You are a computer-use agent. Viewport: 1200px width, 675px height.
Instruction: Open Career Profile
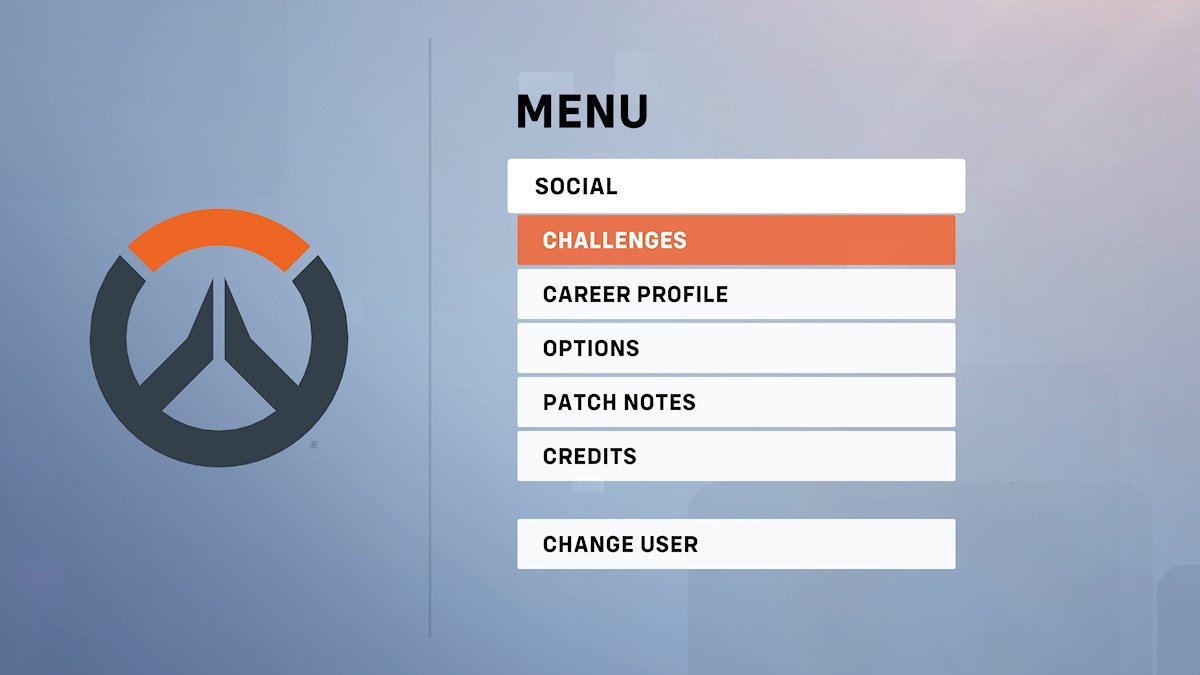click(736, 294)
